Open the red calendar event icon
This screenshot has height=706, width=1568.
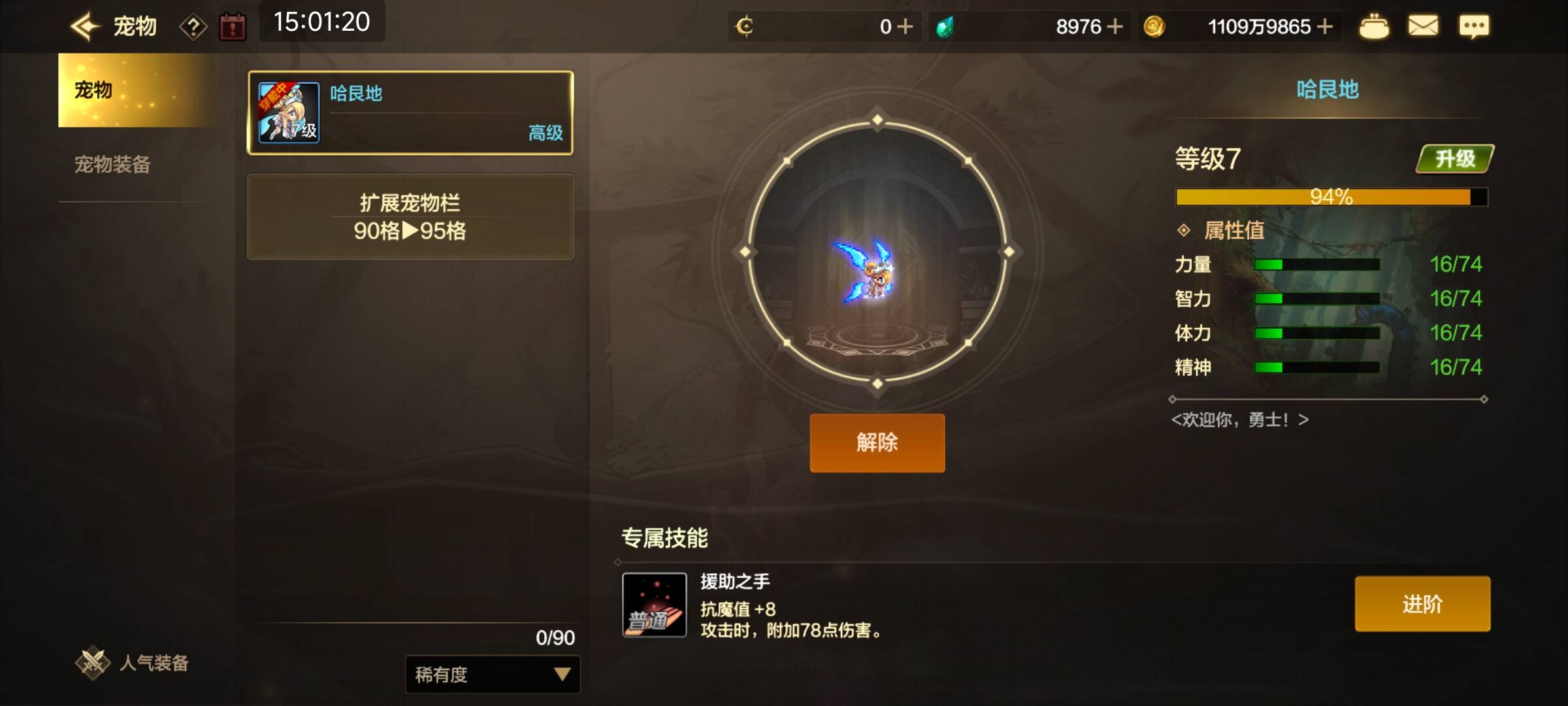pyautogui.click(x=233, y=27)
